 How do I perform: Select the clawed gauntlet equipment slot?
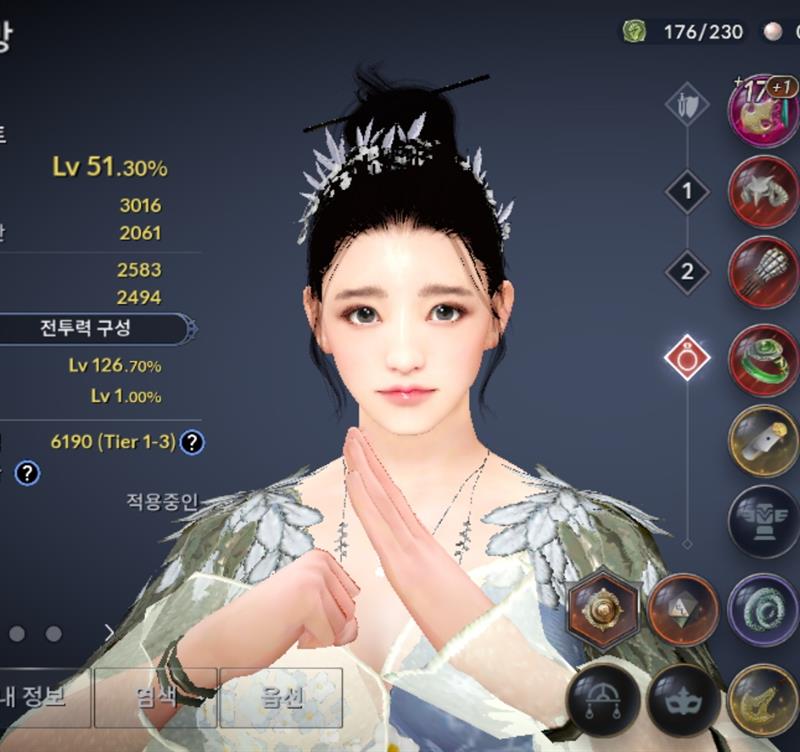(x=763, y=272)
